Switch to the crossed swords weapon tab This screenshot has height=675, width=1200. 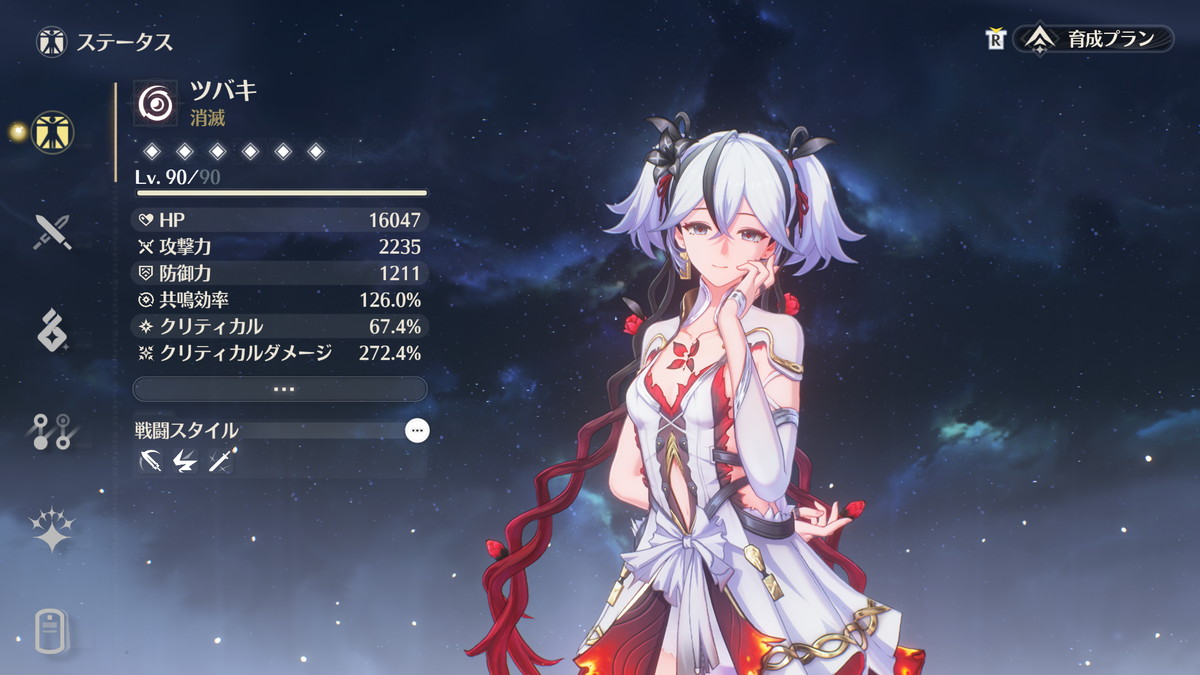(50, 231)
